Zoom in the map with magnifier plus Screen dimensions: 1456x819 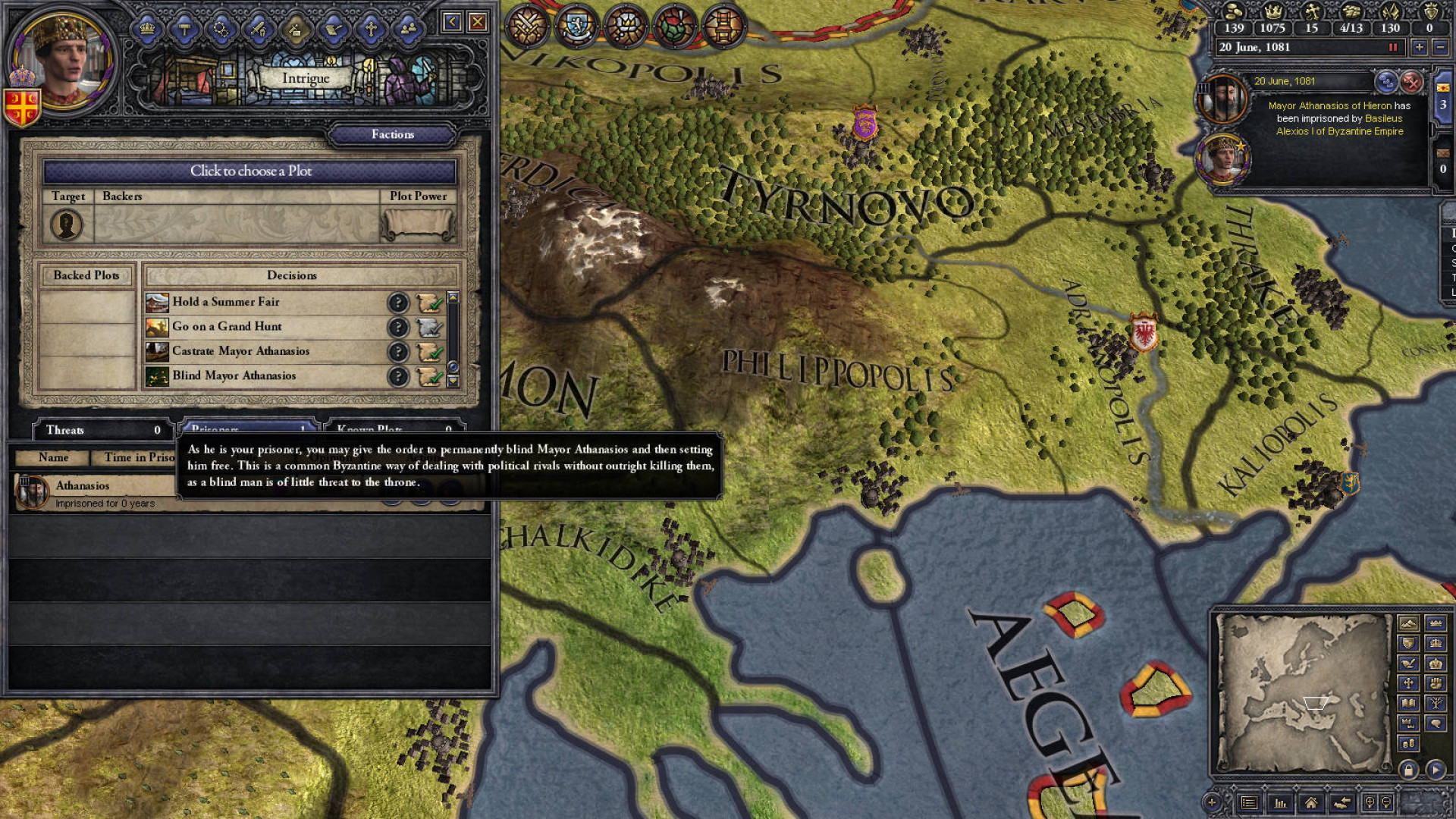[x=1212, y=802]
